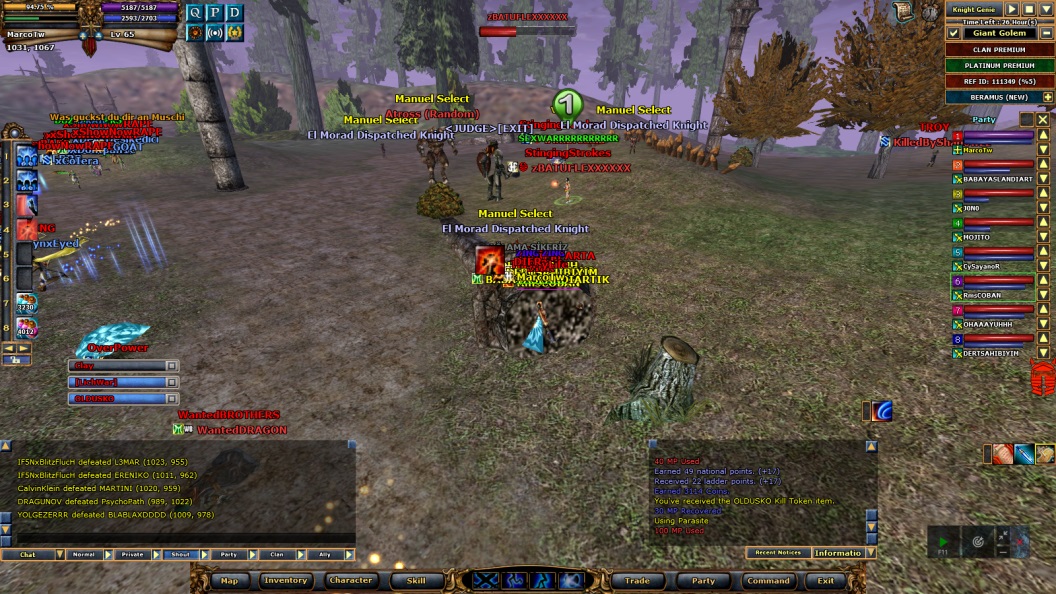
Task: Close the Party panel
Action: 1042,119
